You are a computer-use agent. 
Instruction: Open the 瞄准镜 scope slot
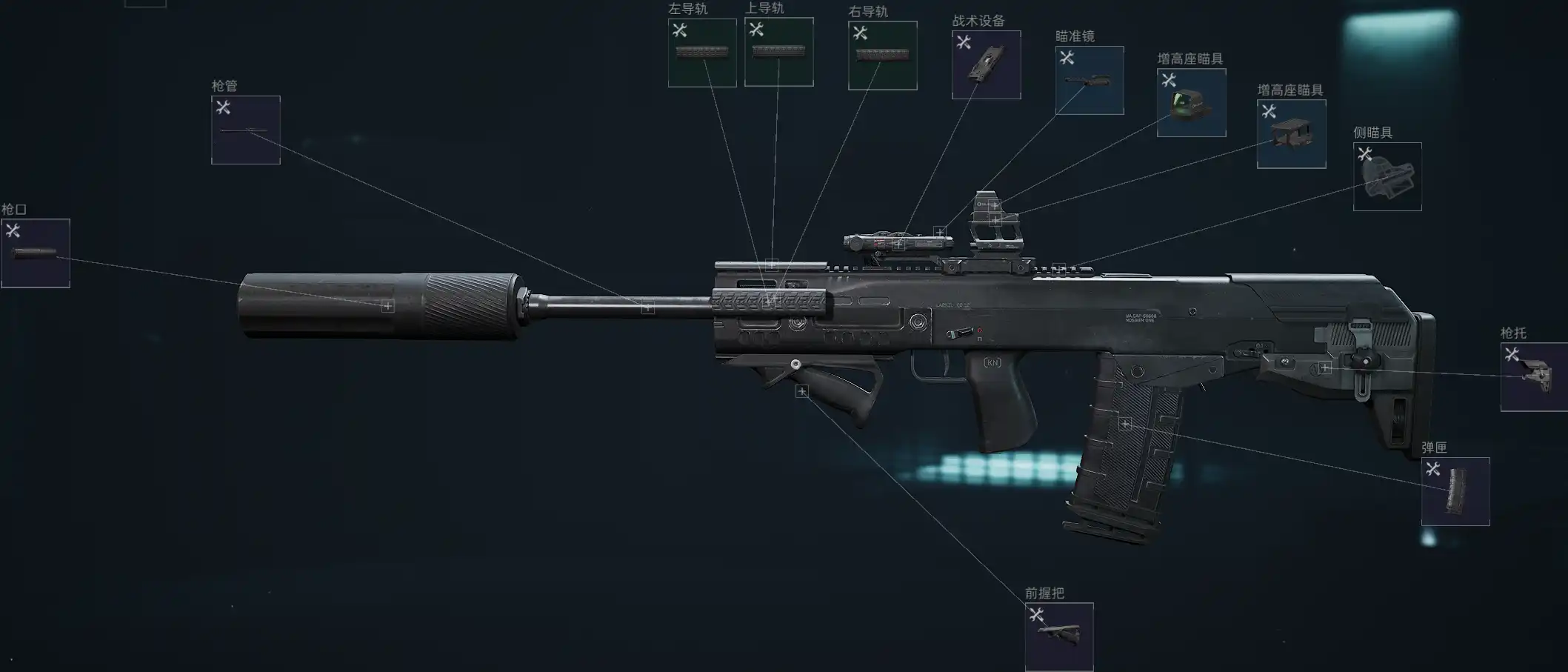point(1089,81)
